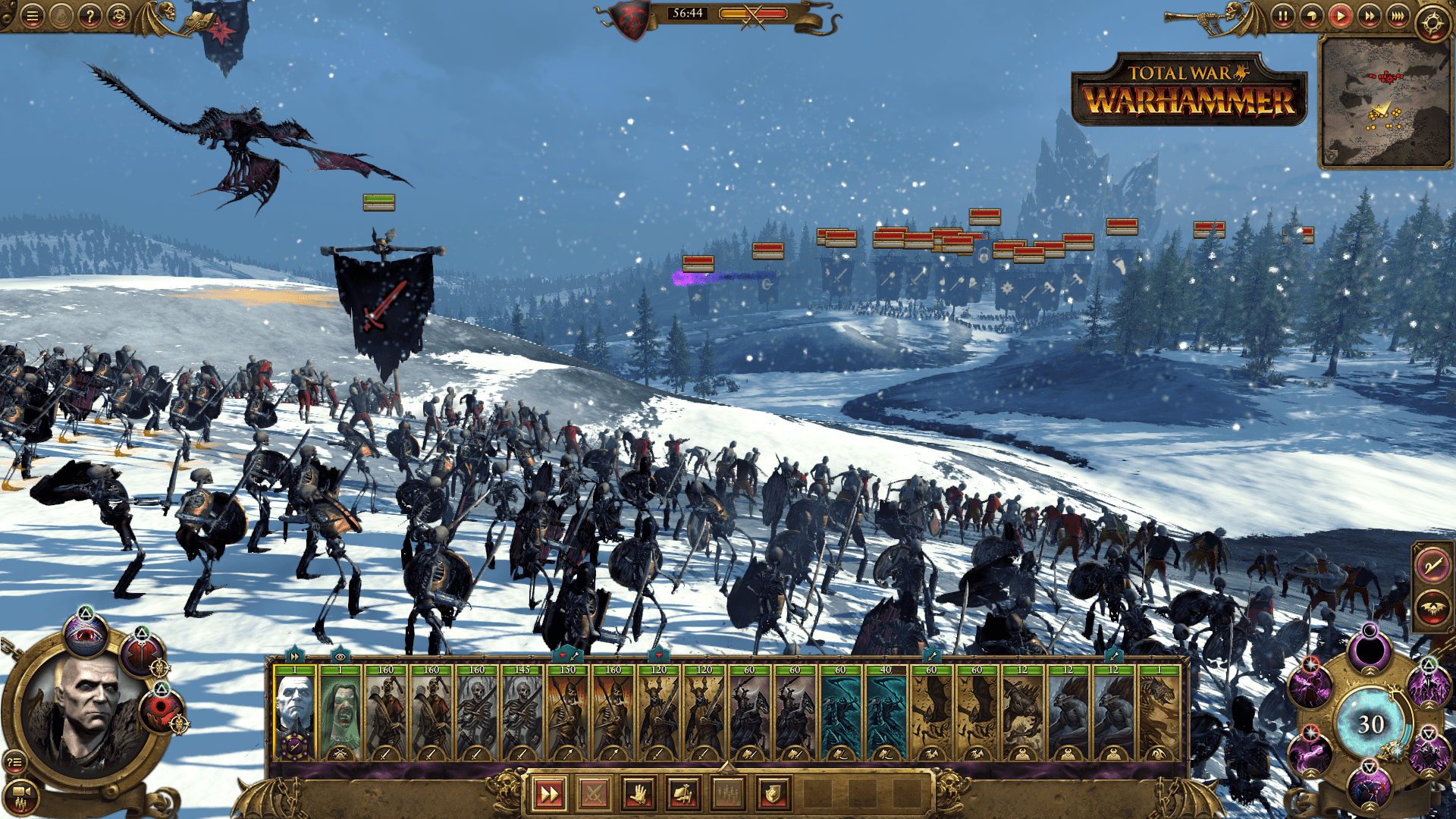Set battle speed to fastest forward

[1398, 16]
